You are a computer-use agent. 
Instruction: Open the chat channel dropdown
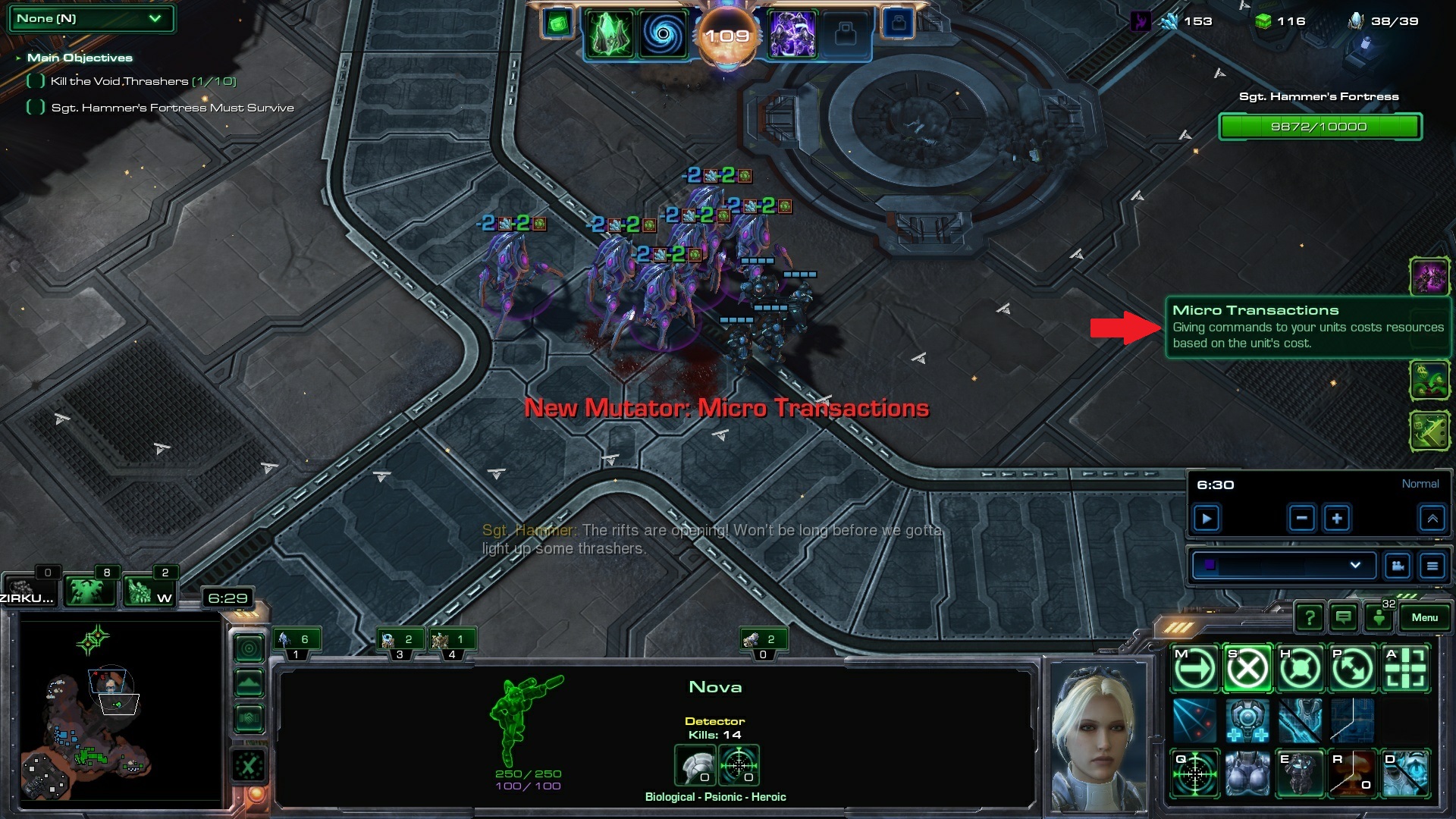1283,565
